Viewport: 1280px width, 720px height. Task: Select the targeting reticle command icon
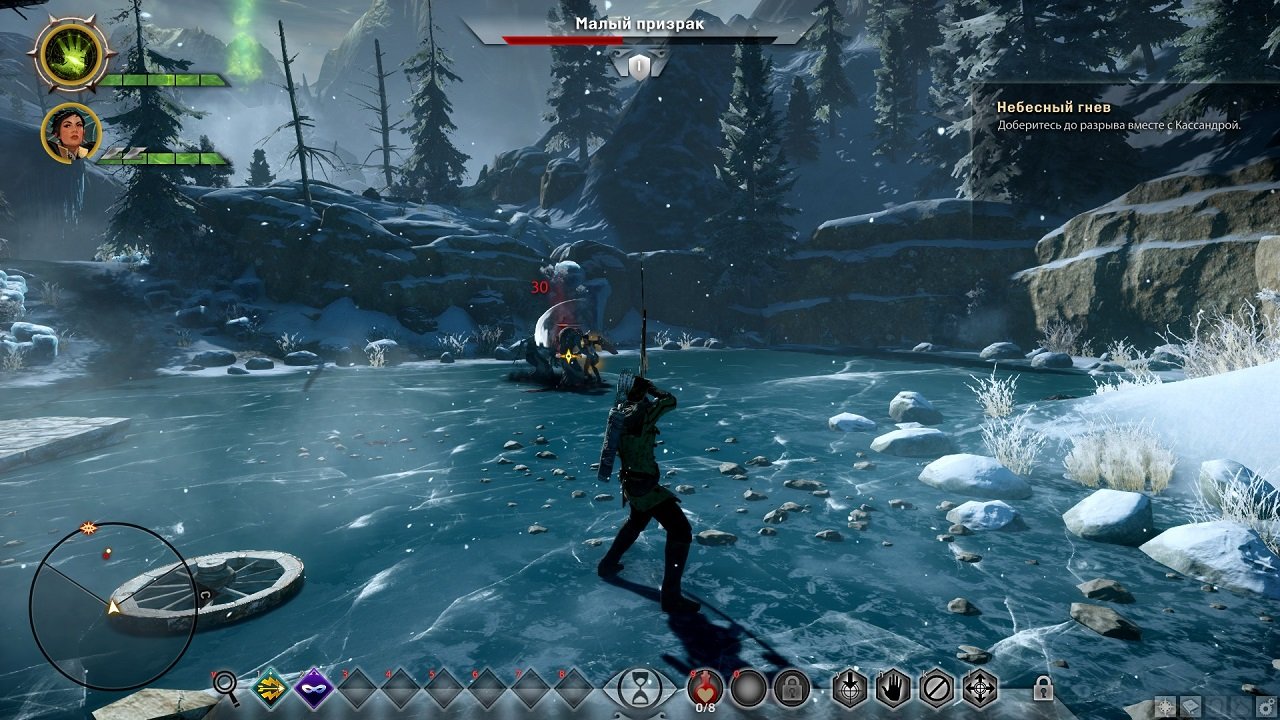pos(980,688)
